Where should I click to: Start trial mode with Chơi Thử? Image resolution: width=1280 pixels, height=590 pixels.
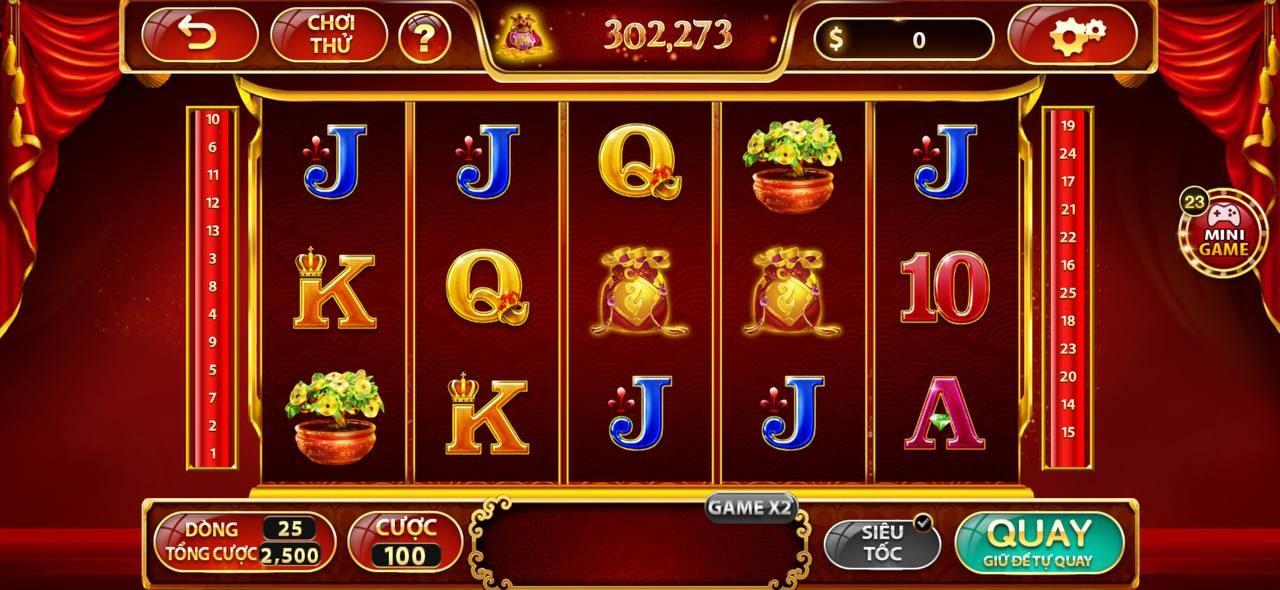coord(329,36)
